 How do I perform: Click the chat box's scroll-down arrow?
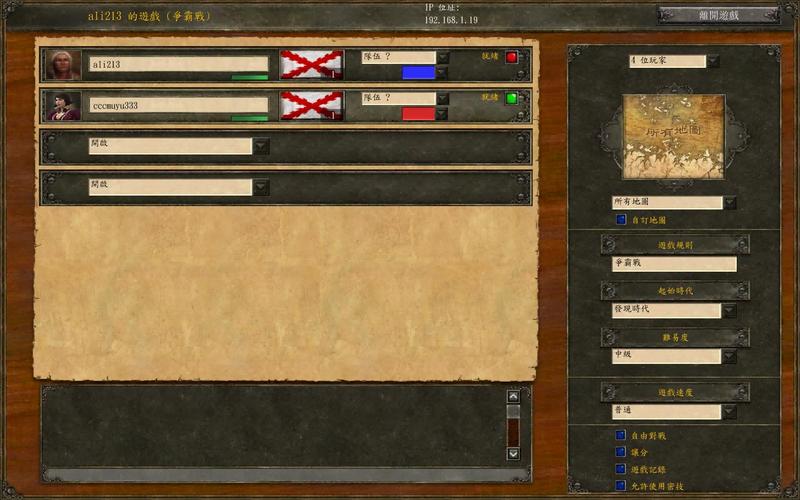tap(513, 453)
